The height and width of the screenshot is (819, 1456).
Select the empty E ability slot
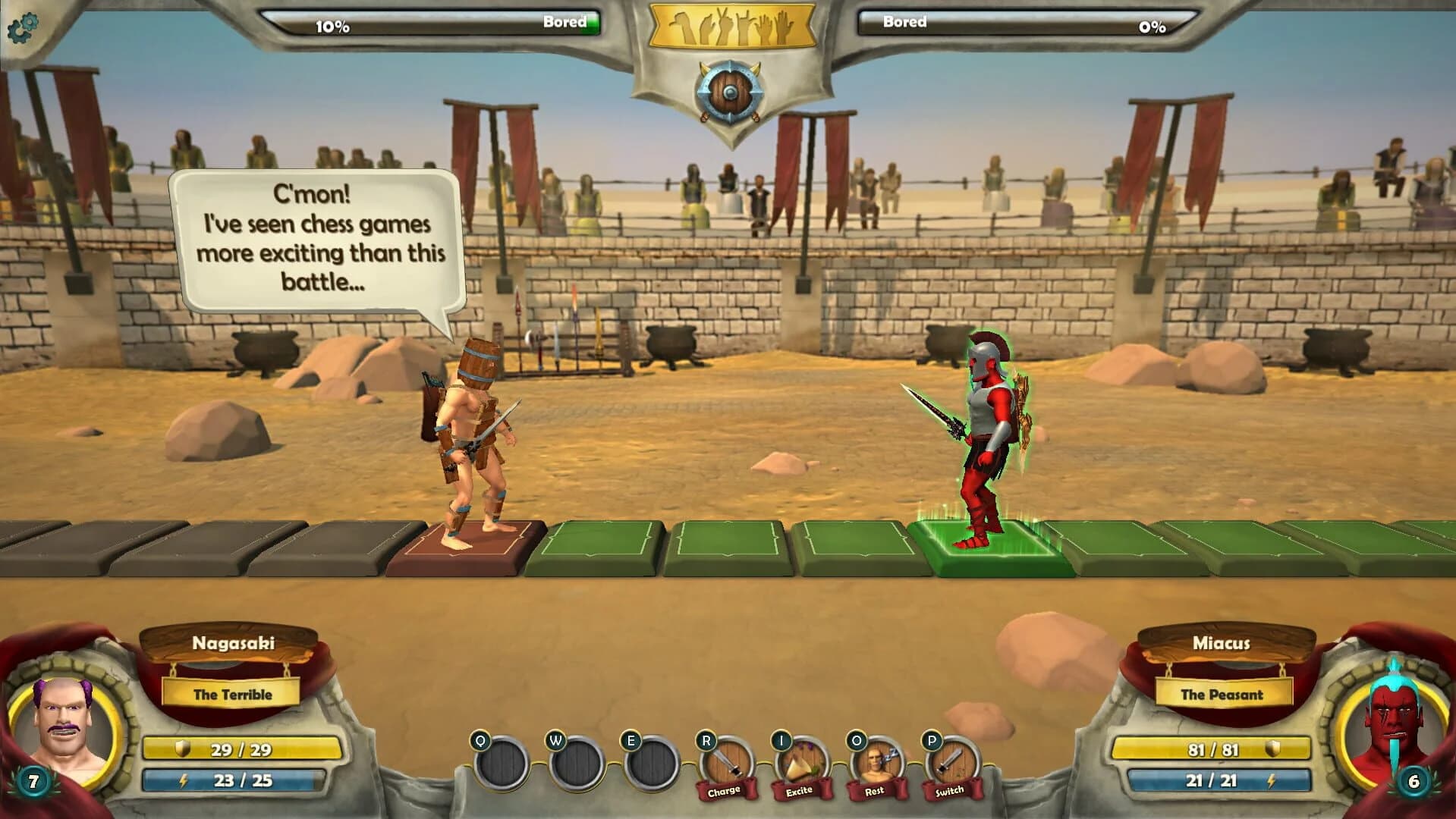coord(651,762)
